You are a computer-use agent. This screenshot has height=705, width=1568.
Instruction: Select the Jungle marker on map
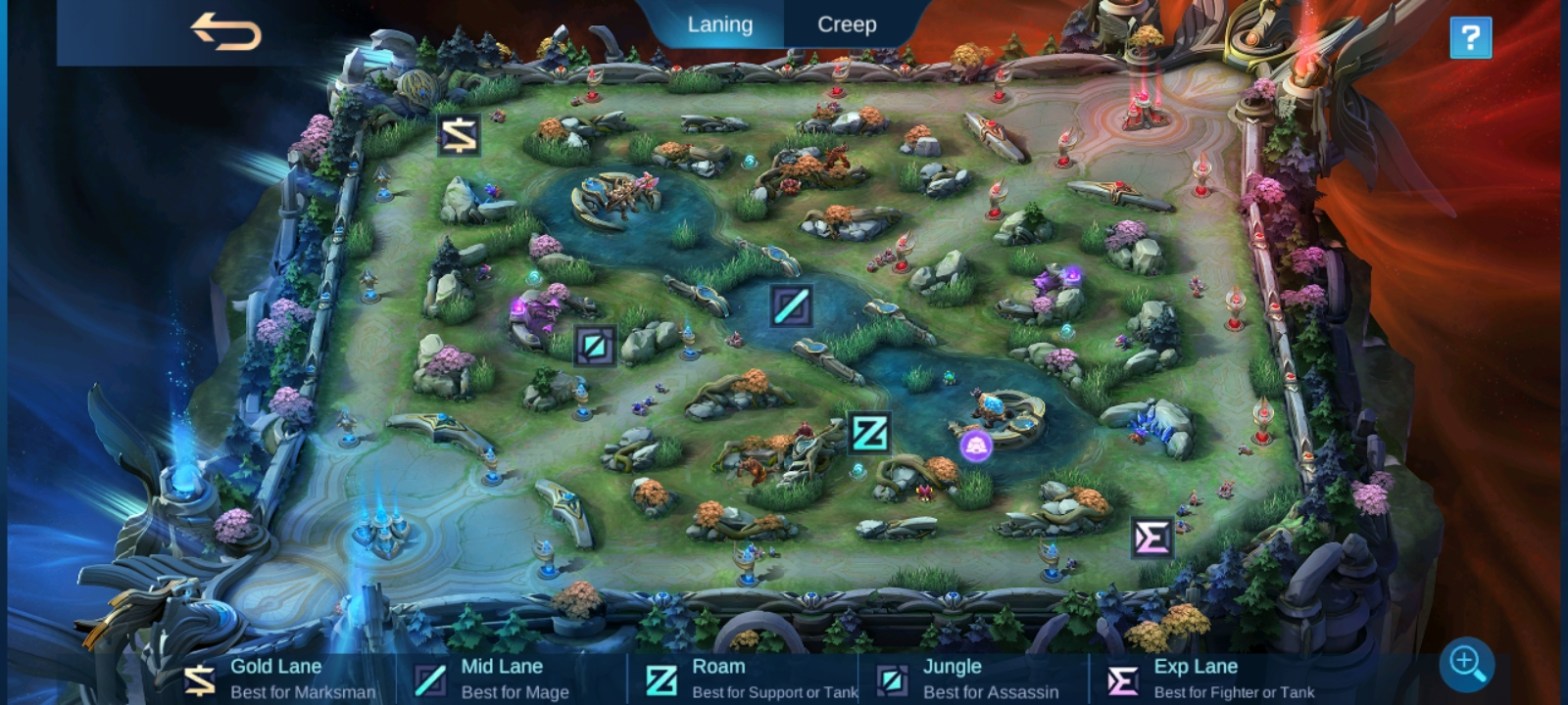tap(595, 346)
